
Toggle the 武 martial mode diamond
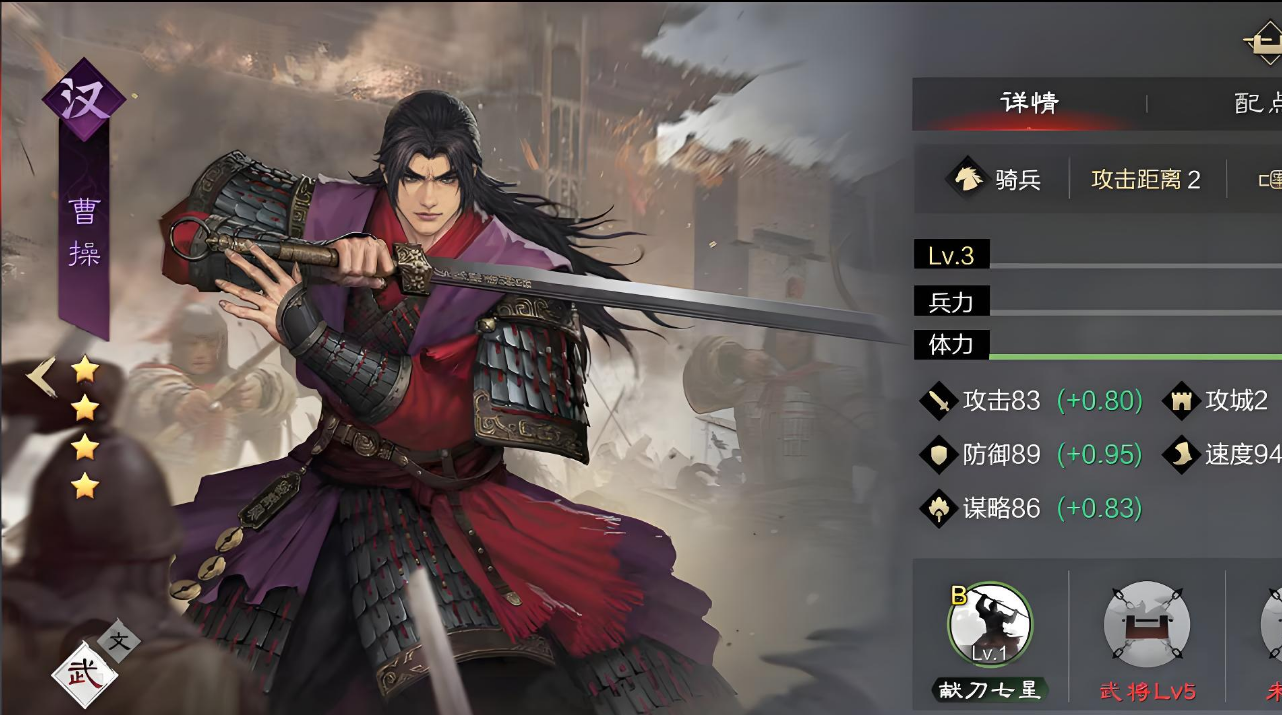(84, 674)
